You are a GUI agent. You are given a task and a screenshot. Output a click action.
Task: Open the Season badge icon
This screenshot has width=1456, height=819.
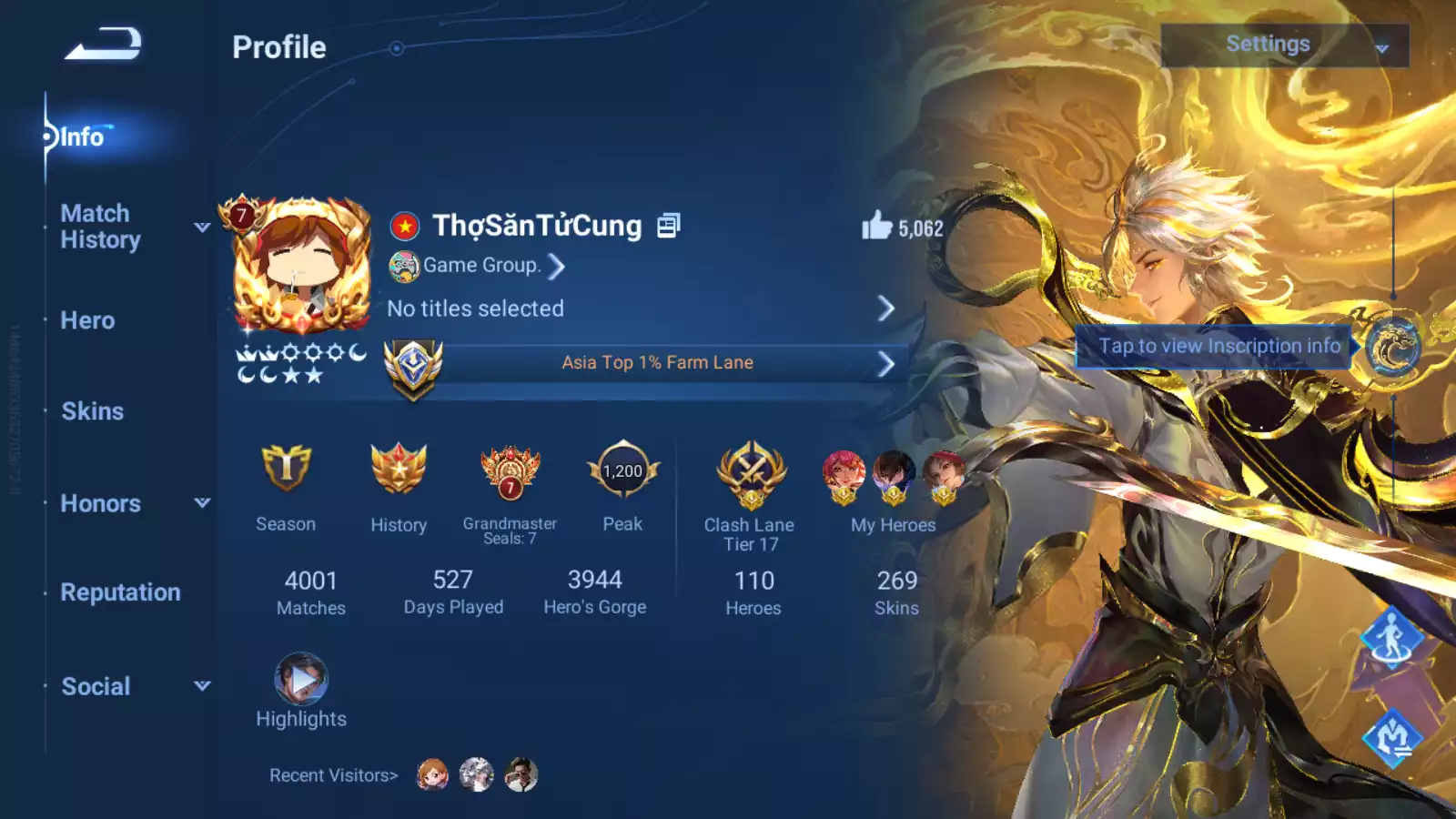click(286, 472)
